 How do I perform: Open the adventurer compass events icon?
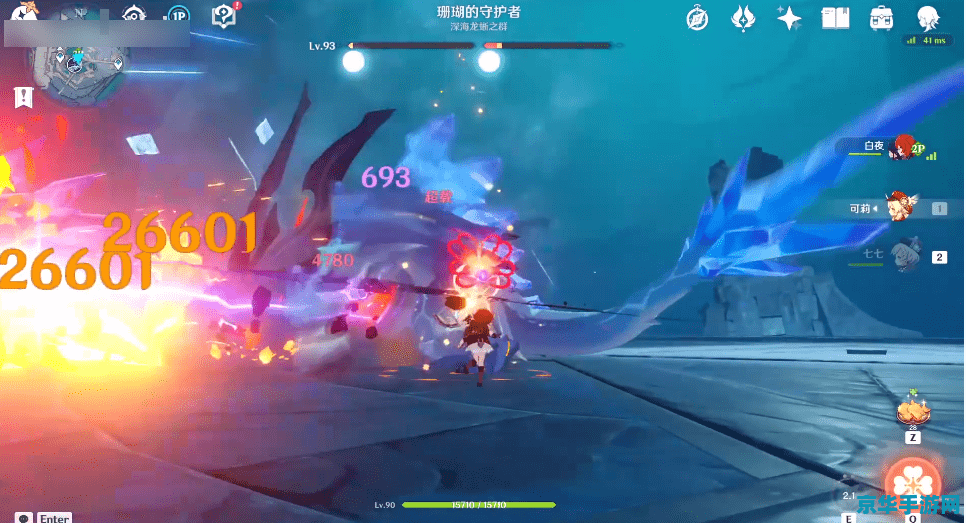(698, 17)
